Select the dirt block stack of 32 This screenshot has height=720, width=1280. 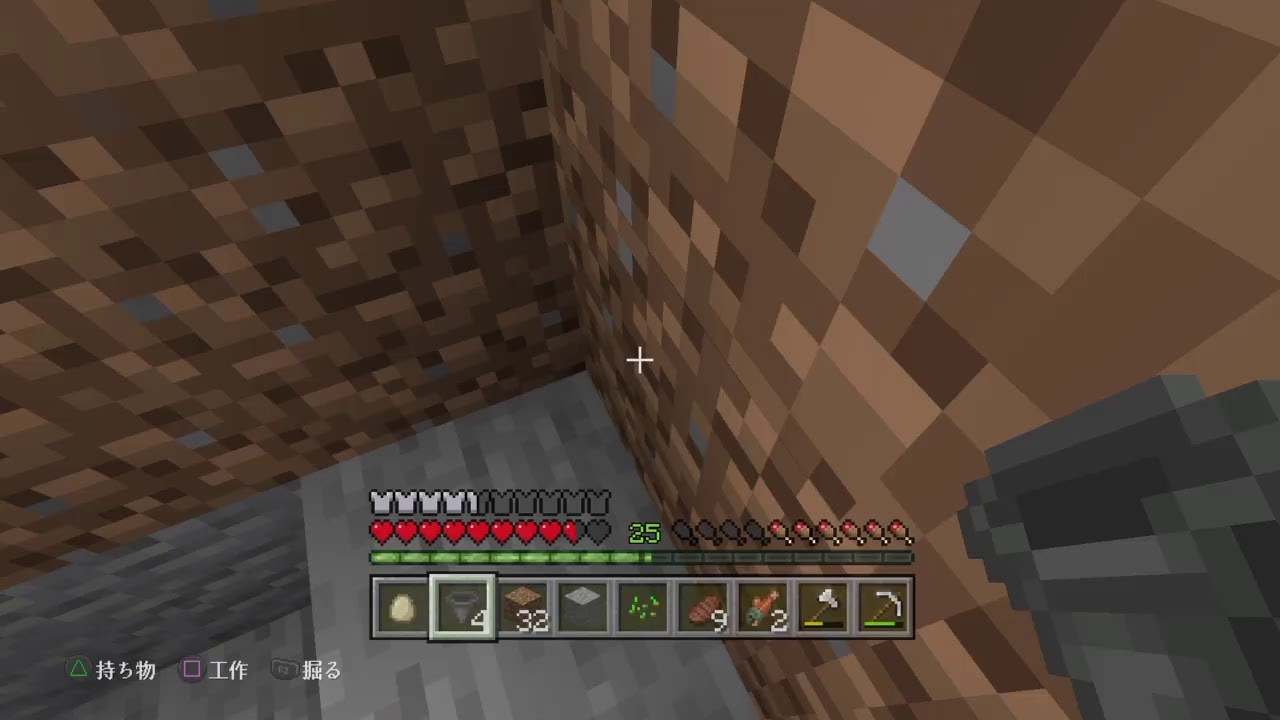point(521,607)
